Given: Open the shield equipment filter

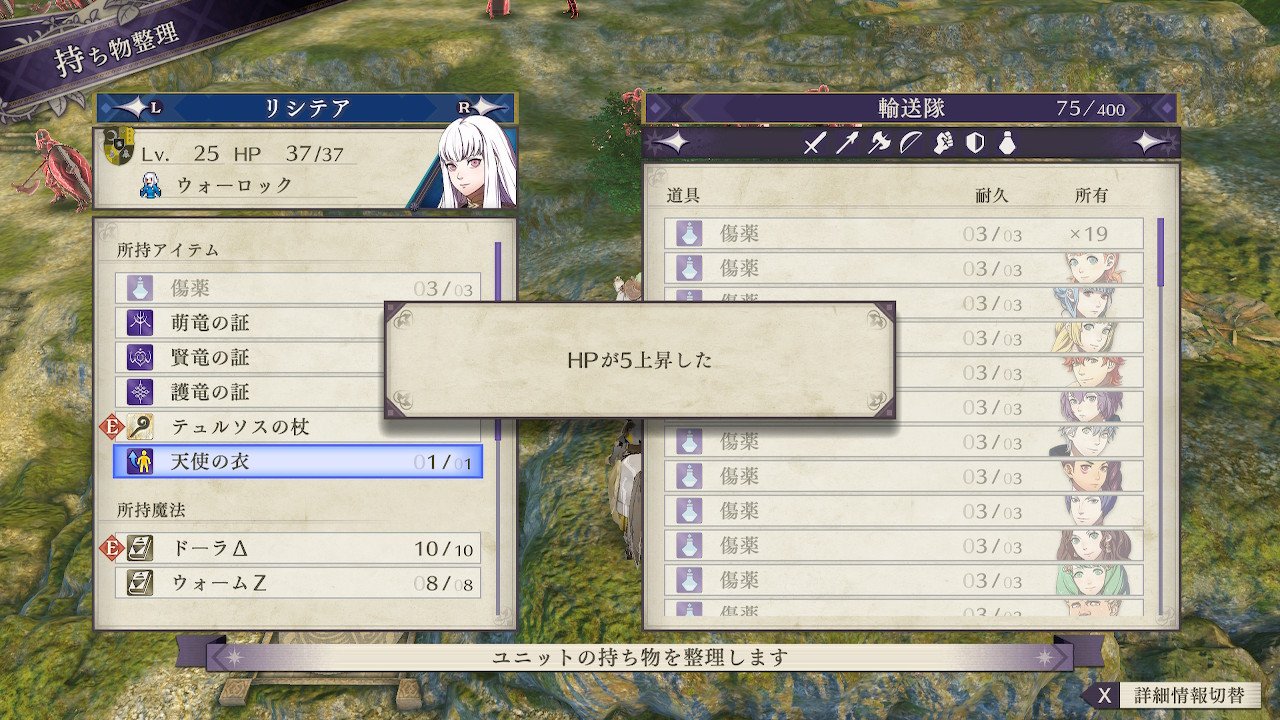Looking at the screenshot, I should 975,143.
